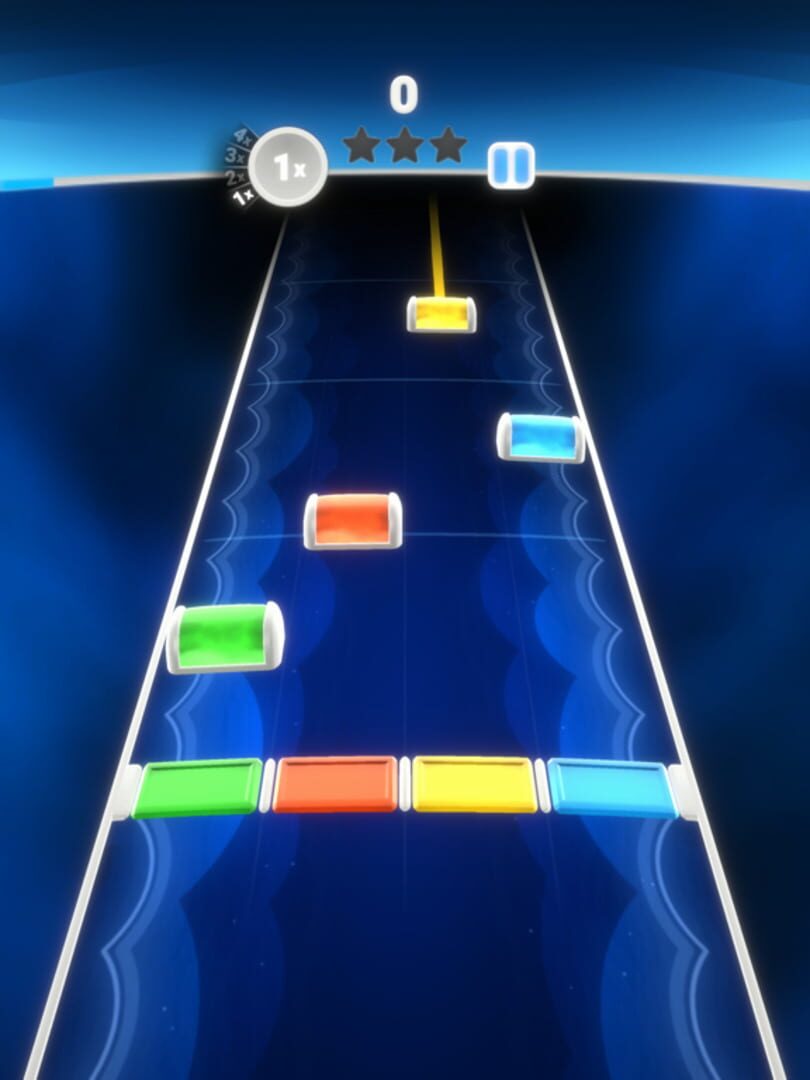
Task: Hit the orange lane pad
Action: point(336,785)
